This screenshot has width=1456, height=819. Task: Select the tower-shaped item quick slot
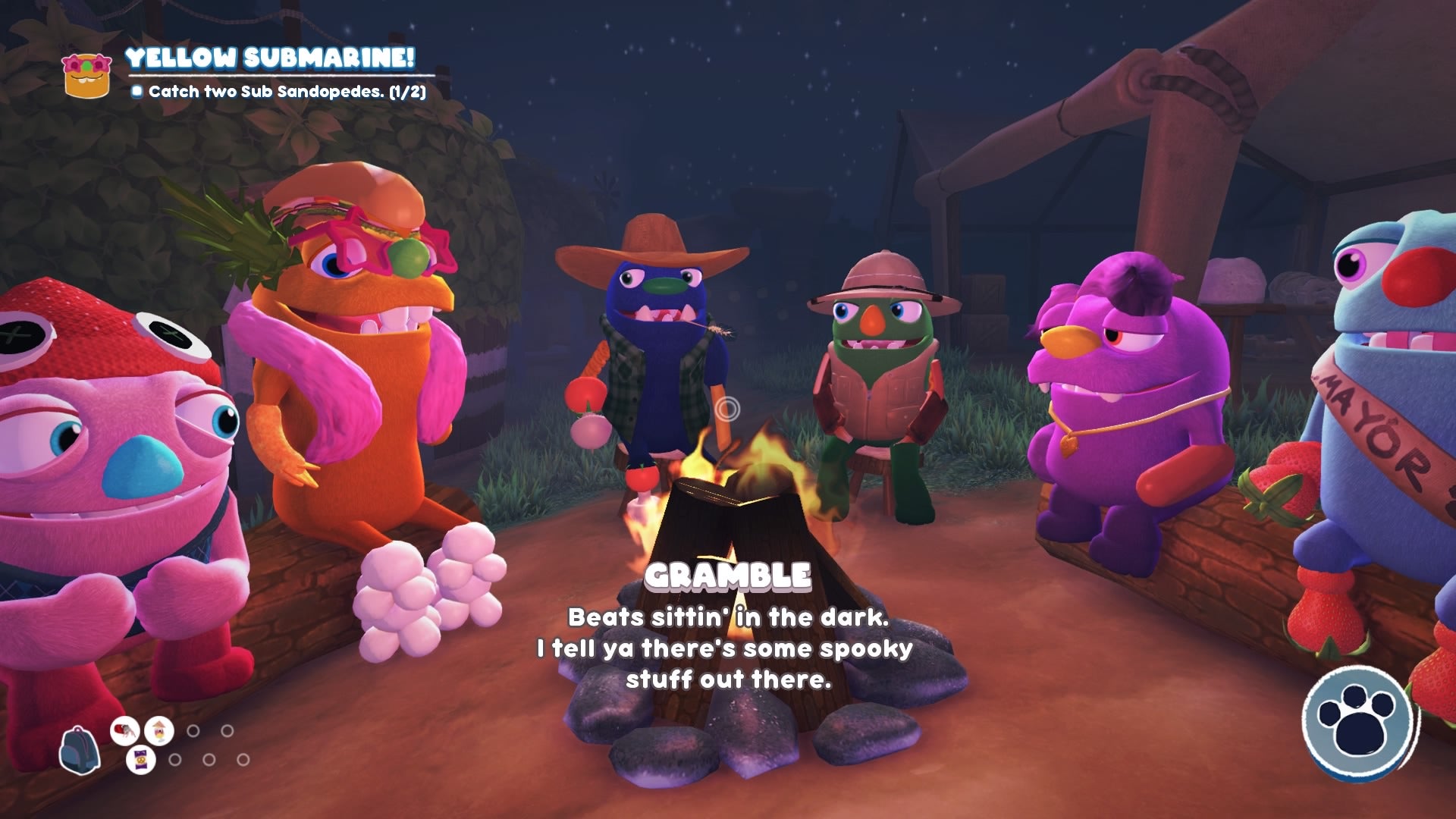click(158, 731)
